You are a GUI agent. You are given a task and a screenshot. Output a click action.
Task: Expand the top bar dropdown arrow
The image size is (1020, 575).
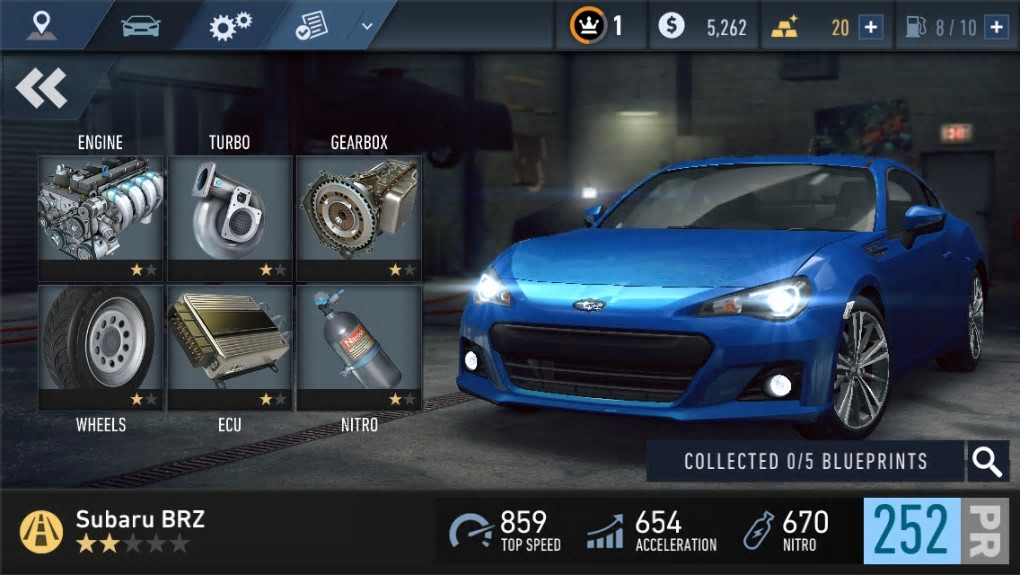(366, 26)
